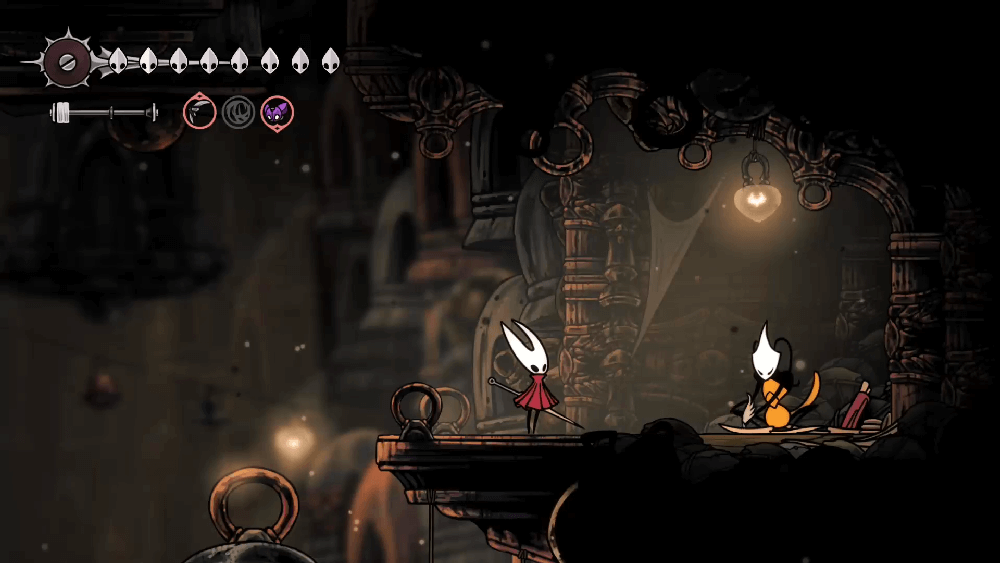Screen dimensions: 1000x563
Task: Select the curved blade tool icon
Action: (200, 112)
